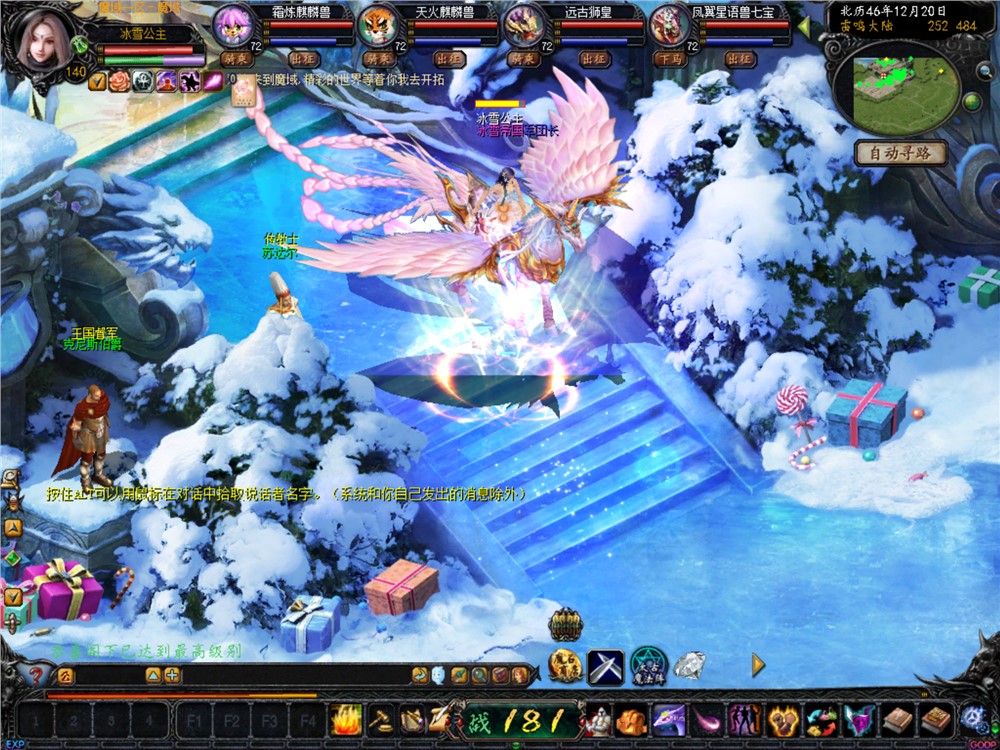Select the 冰雪公主 player portrait
Viewport: 1000px width, 750px height.
click(x=42, y=42)
